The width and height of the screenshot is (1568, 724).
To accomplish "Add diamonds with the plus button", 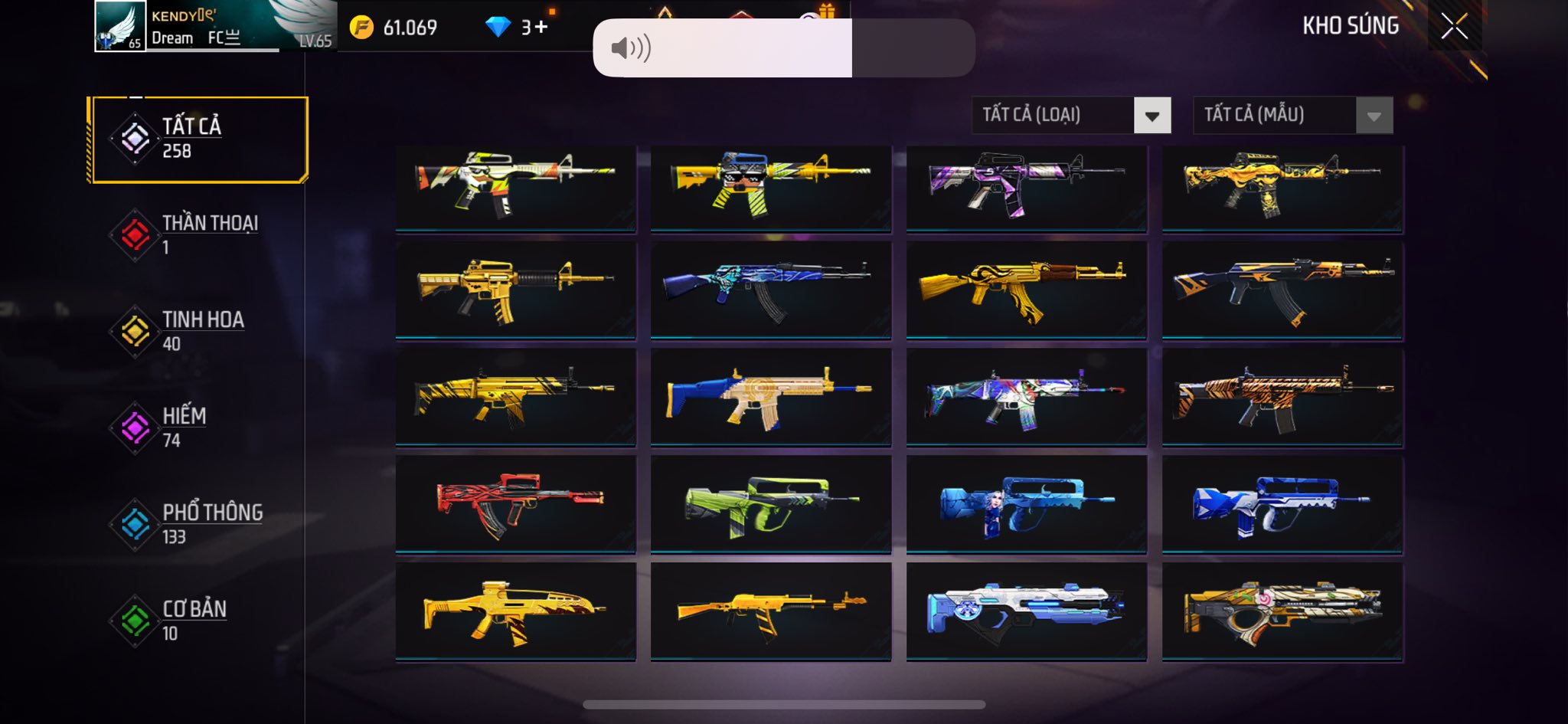I will (x=541, y=28).
